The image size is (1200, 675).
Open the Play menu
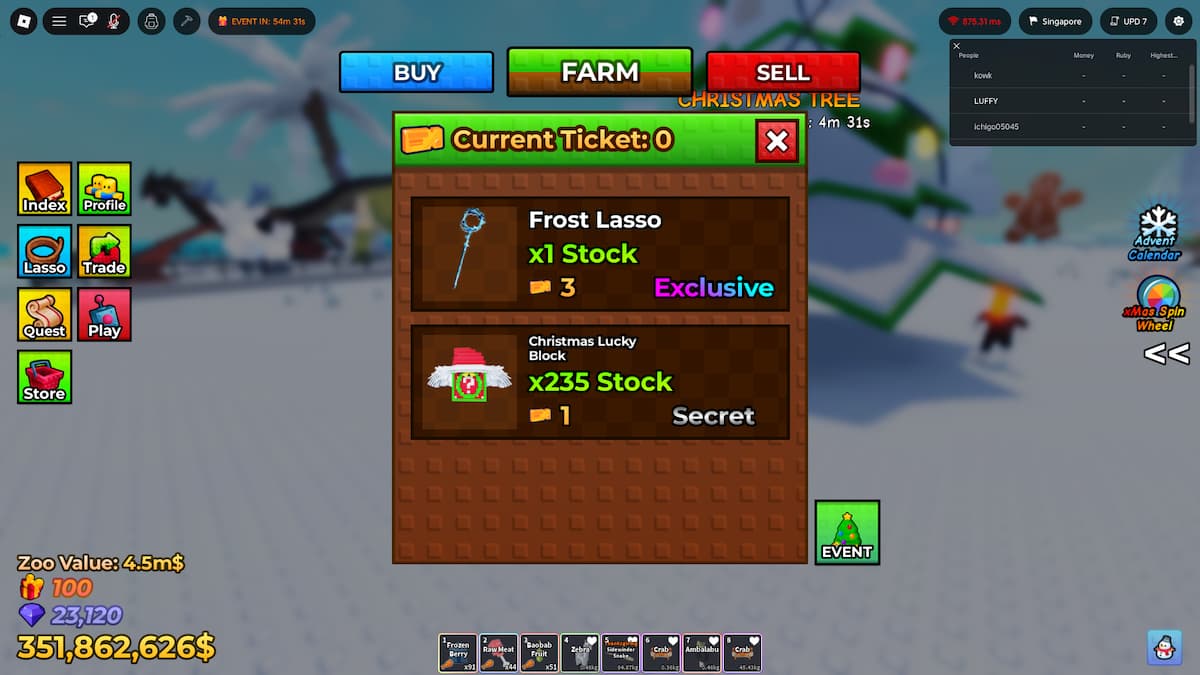click(x=104, y=314)
